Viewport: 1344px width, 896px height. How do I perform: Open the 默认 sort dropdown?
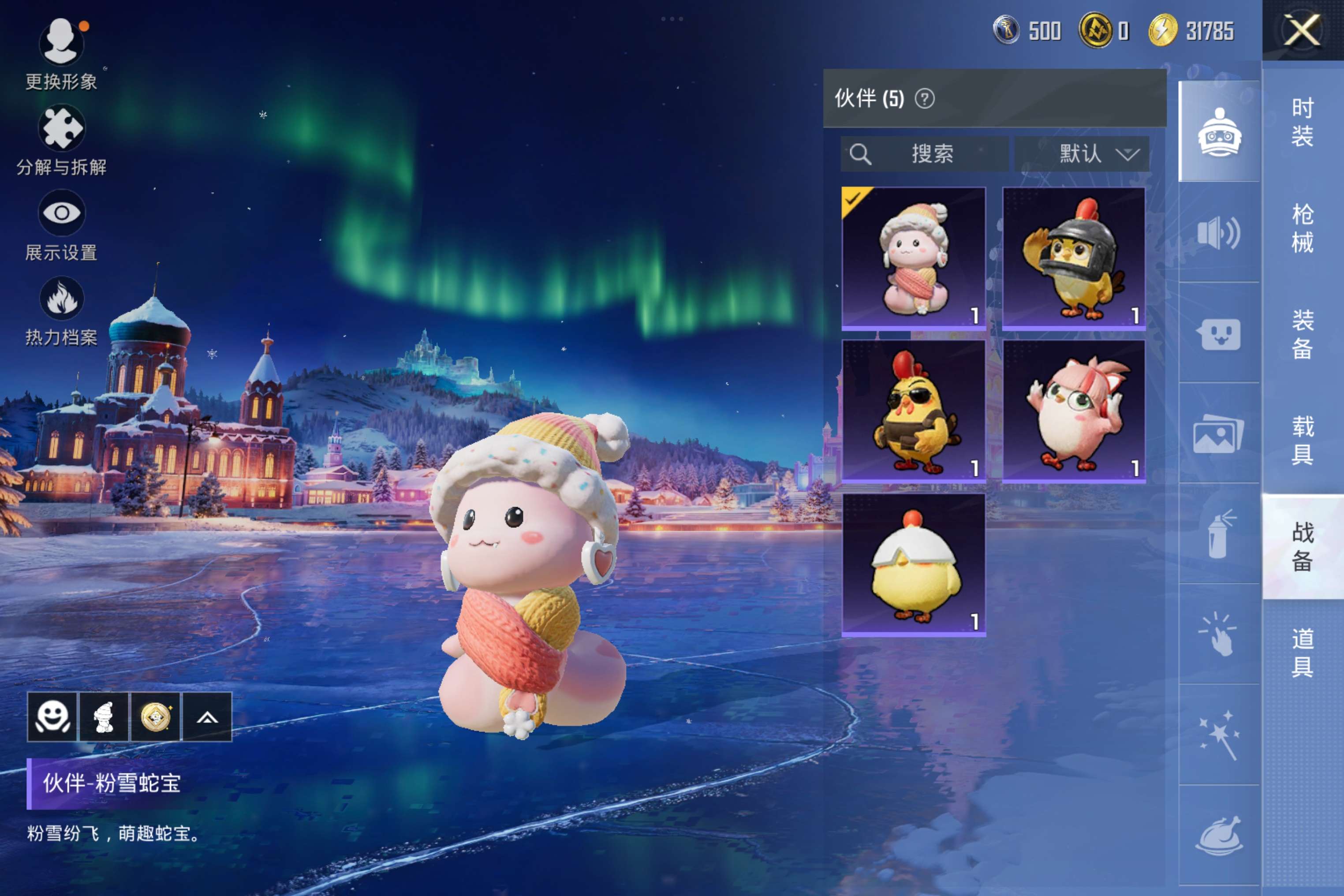[1082, 154]
